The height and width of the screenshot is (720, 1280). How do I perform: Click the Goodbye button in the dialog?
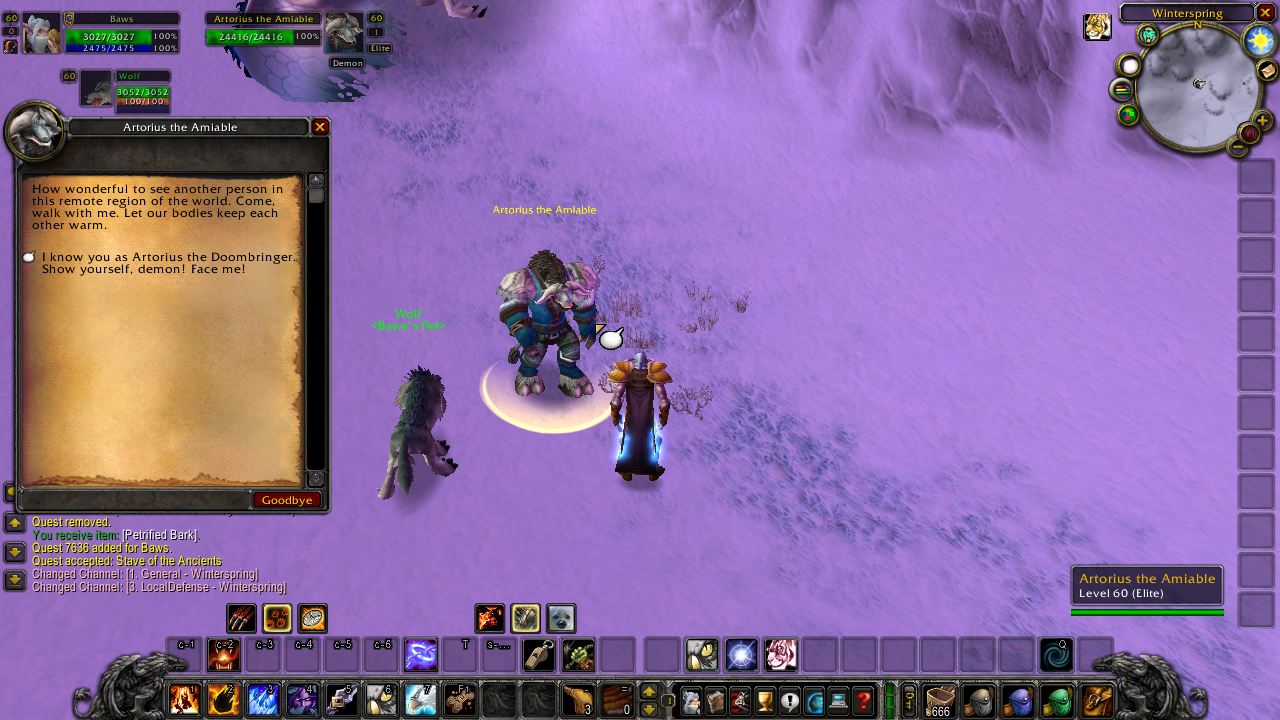click(x=287, y=500)
